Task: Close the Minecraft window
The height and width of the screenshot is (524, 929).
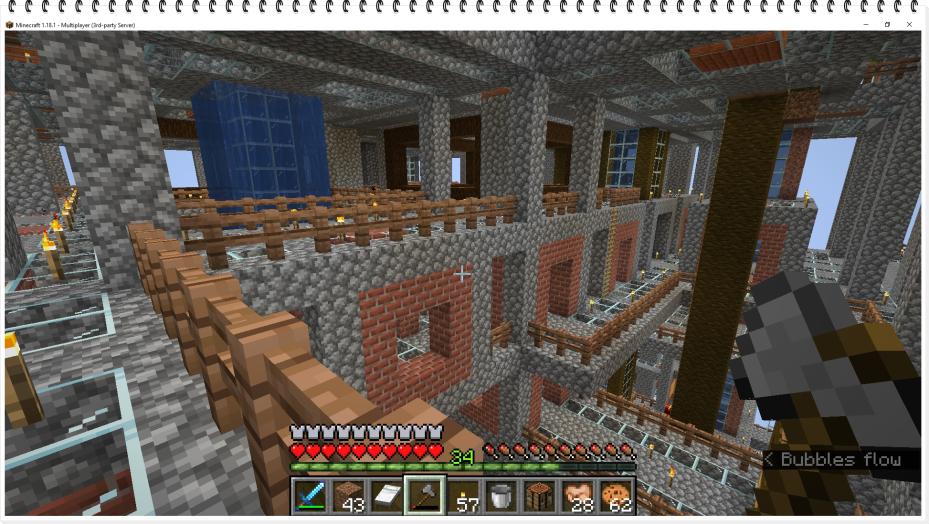Action: 909,24
